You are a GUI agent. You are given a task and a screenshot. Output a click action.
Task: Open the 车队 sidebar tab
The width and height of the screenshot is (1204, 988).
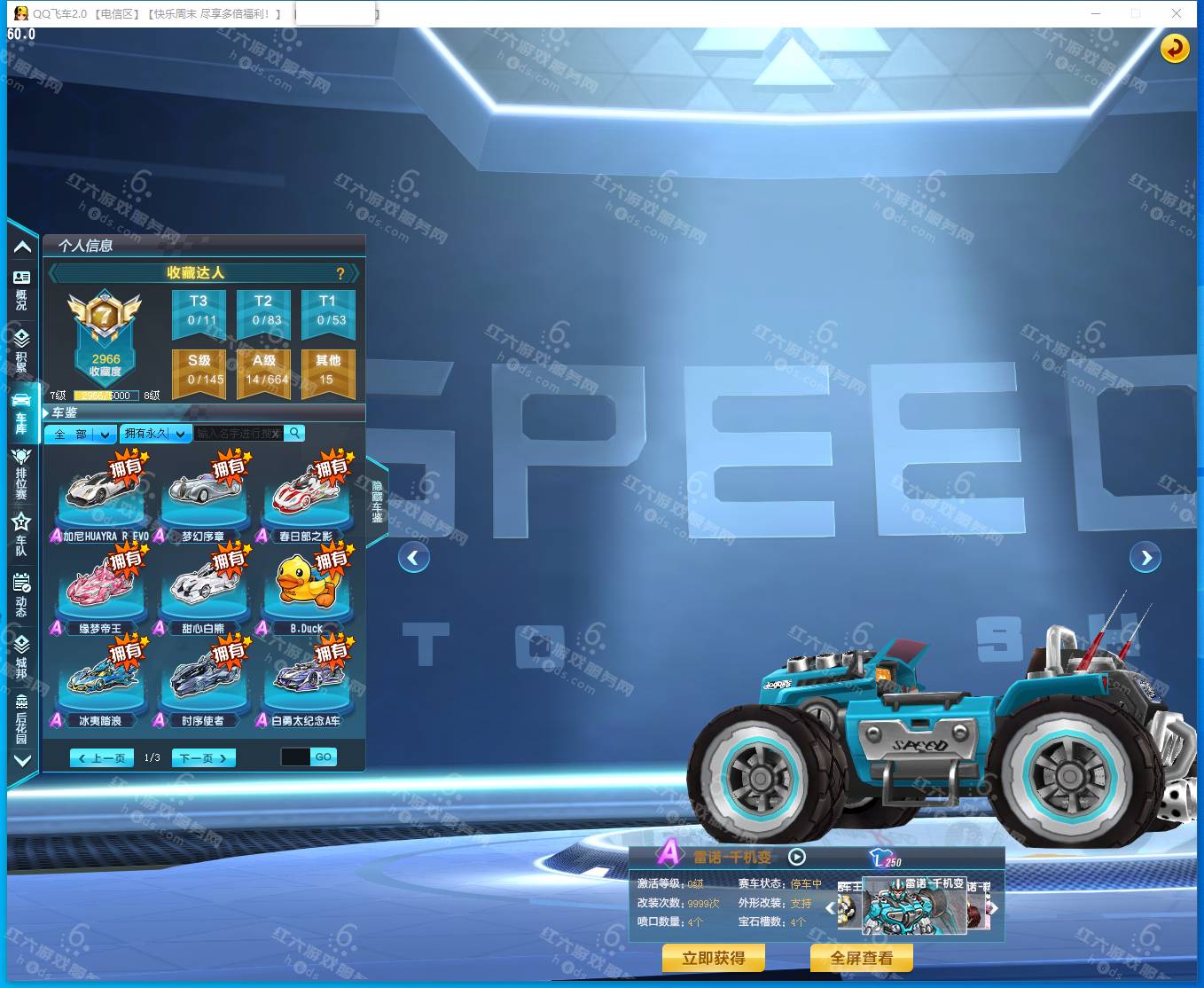coord(21,534)
